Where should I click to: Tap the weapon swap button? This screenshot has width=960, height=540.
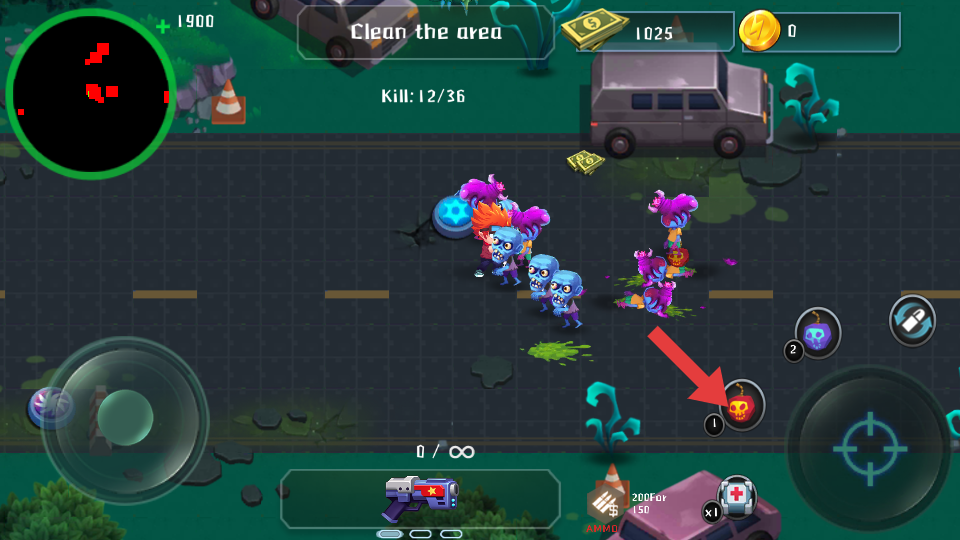click(912, 320)
